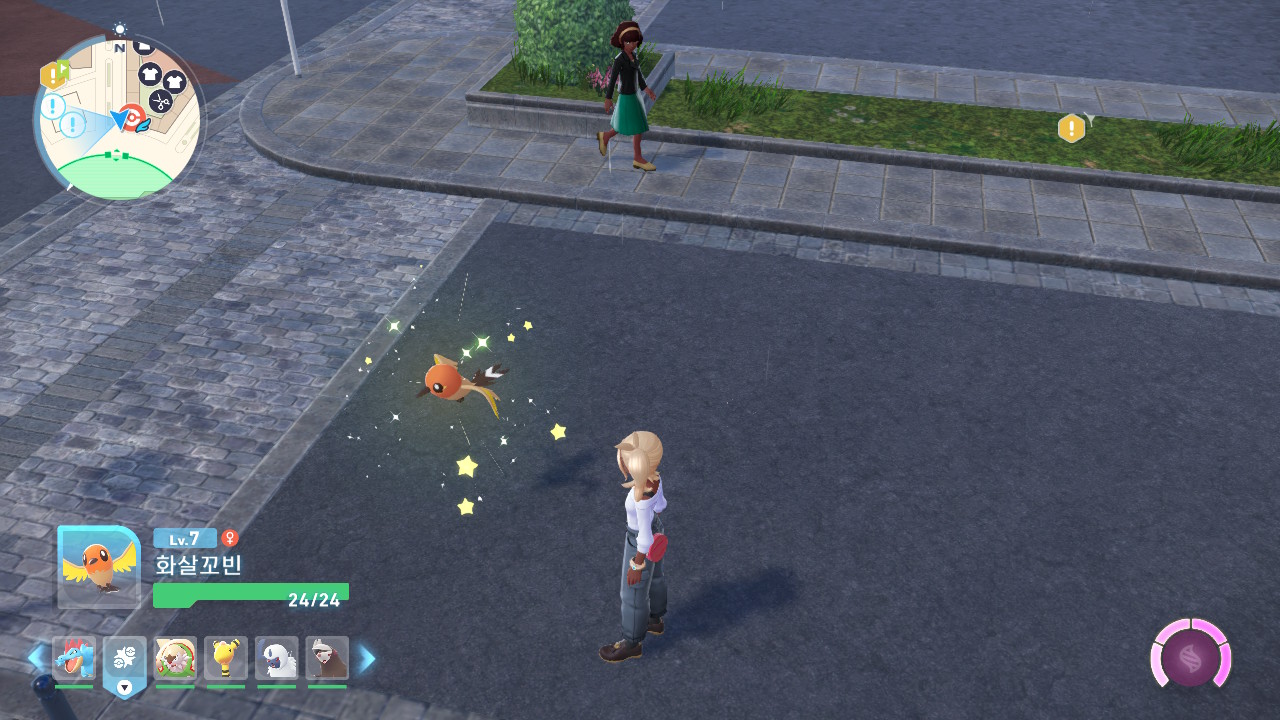Select the blue crocodile Pokémon party slot

(74, 659)
